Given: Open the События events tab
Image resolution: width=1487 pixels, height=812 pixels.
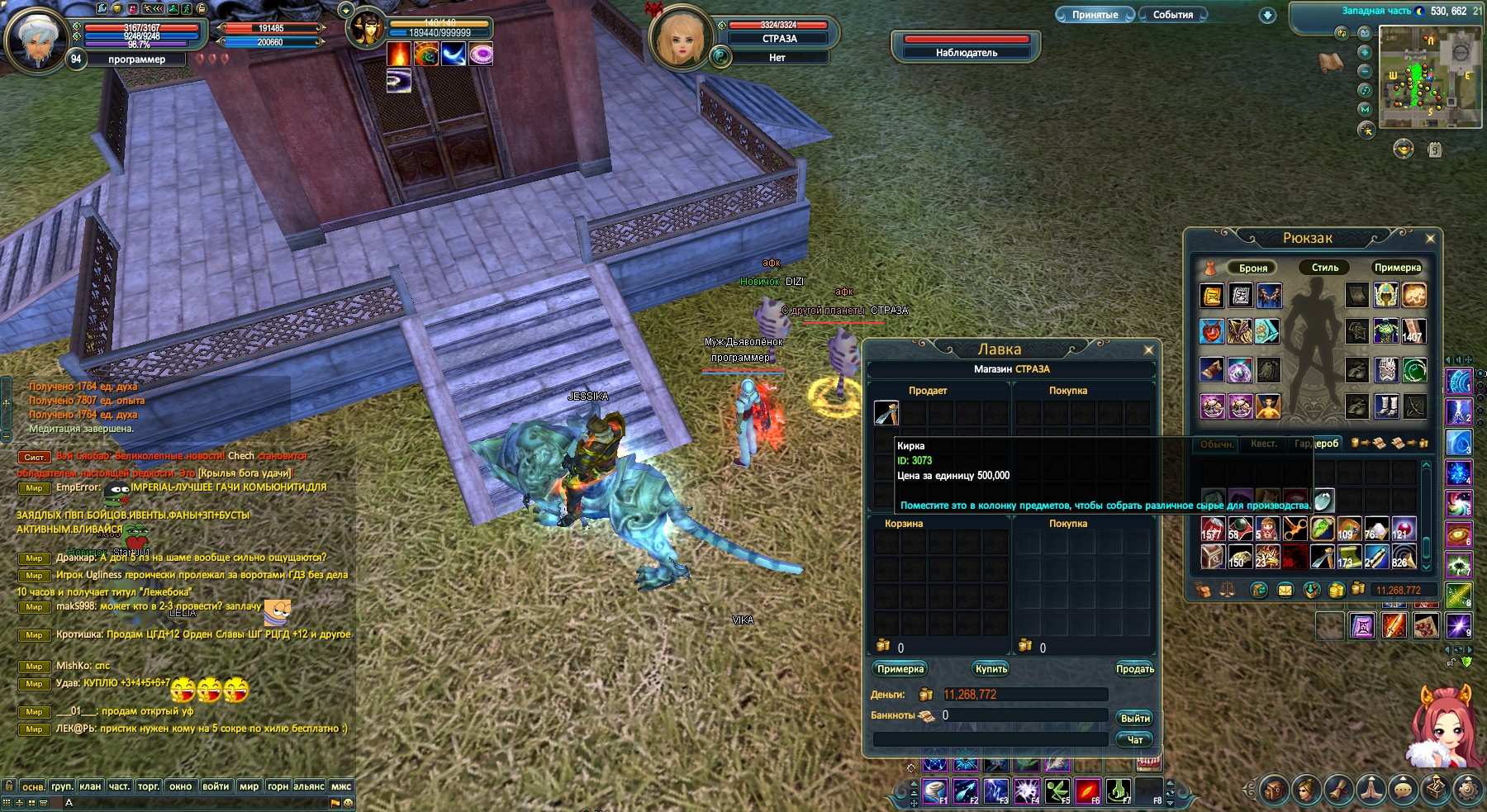Looking at the screenshot, I should pyautogui.click(x=1172, y=15).
